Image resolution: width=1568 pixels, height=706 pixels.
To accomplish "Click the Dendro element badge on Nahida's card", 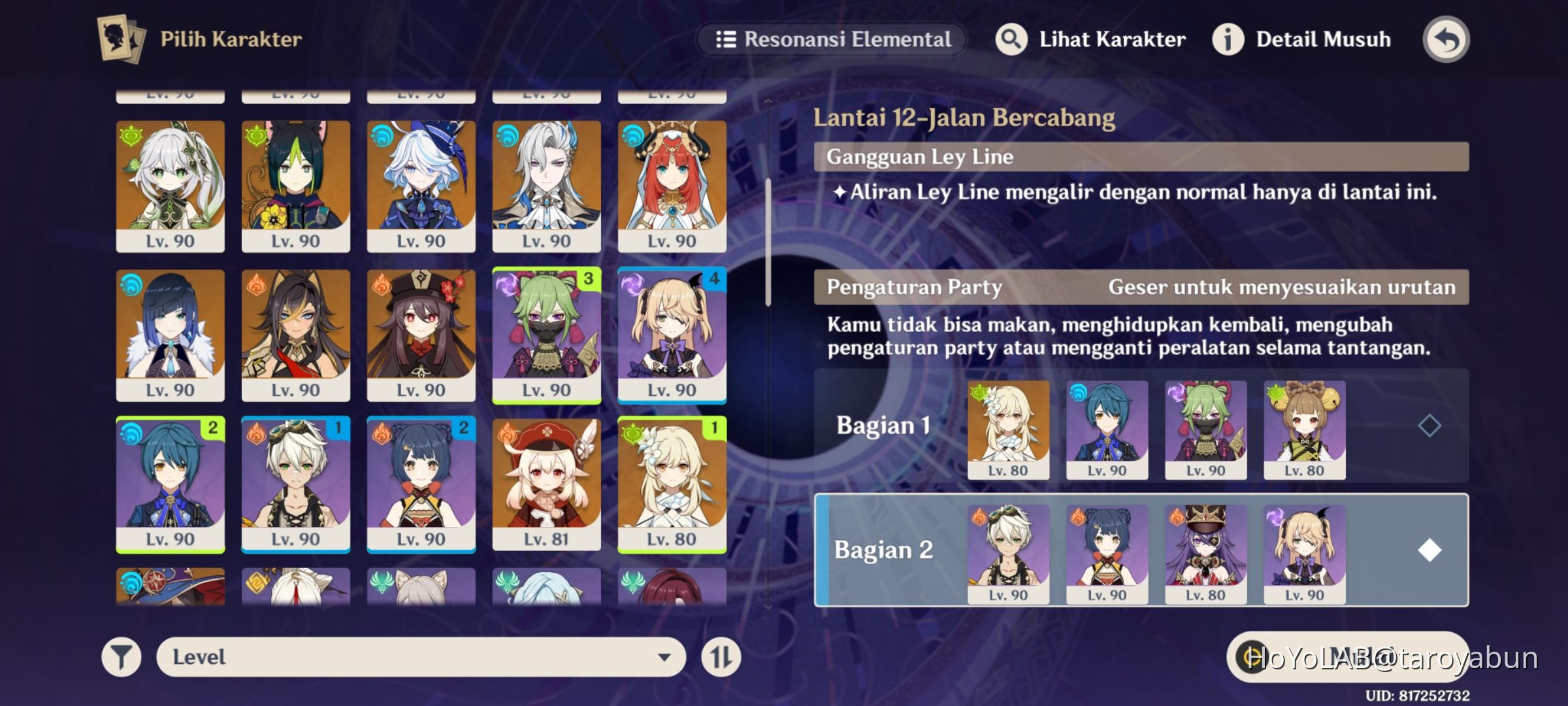I will click(130, 136).
